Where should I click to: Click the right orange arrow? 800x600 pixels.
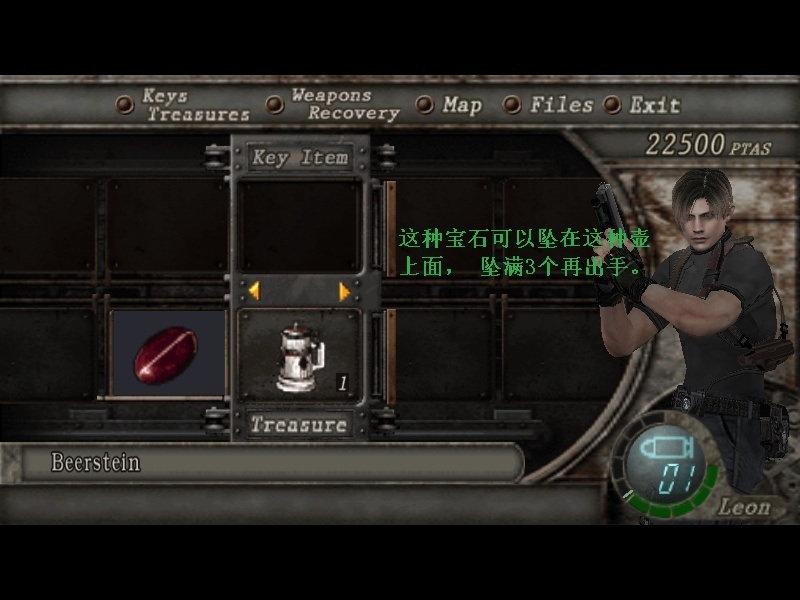pyautogui.click(x=345, y=291)
